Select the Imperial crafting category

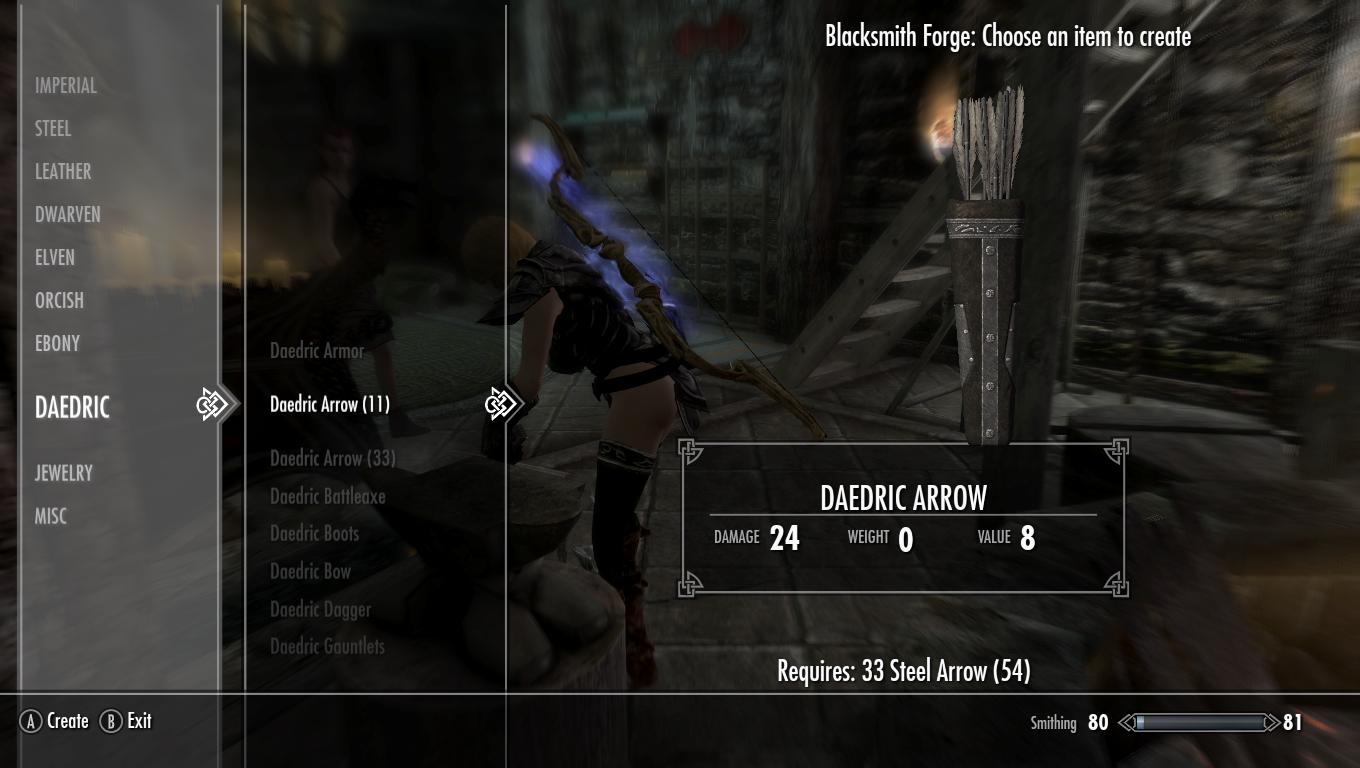(66, 86)
